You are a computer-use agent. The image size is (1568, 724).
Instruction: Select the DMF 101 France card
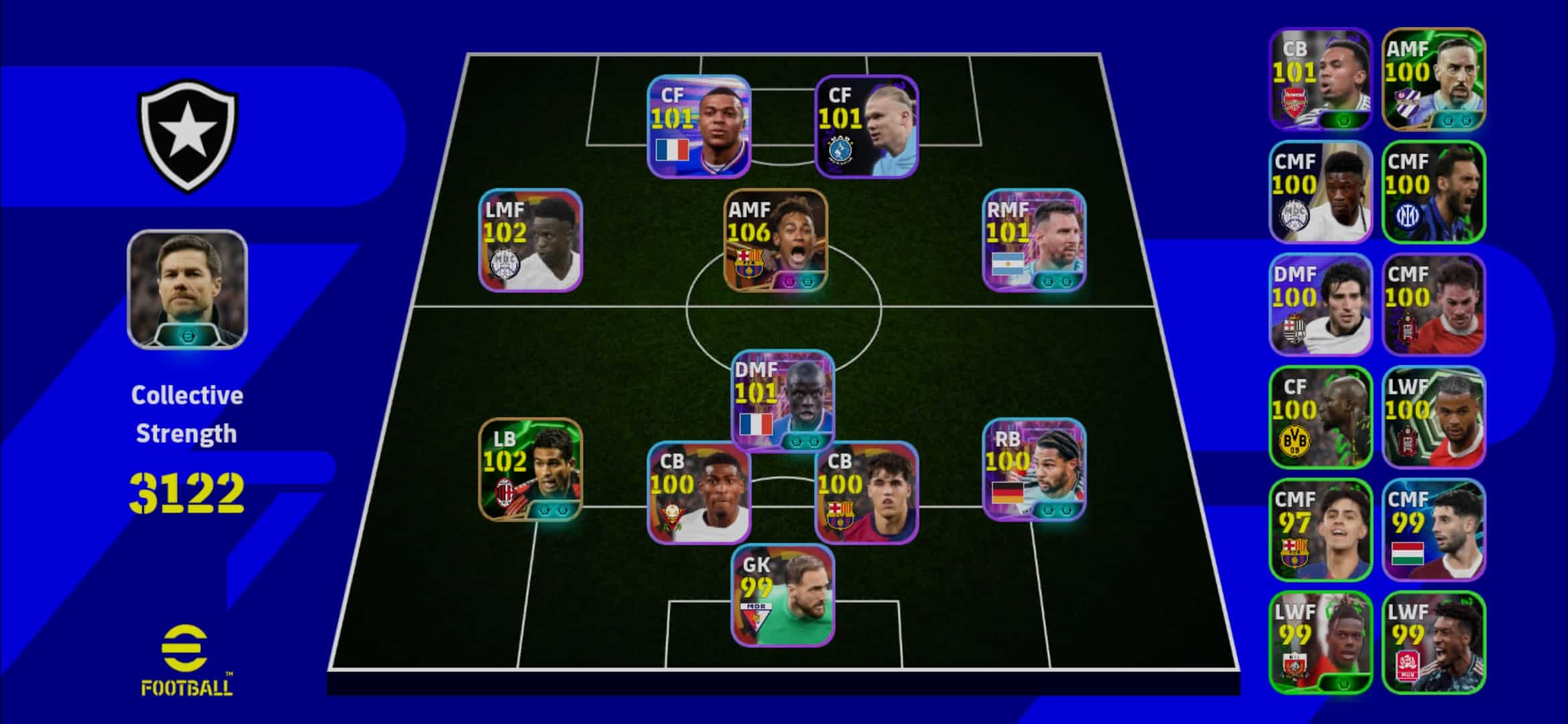tap(783, 400)
